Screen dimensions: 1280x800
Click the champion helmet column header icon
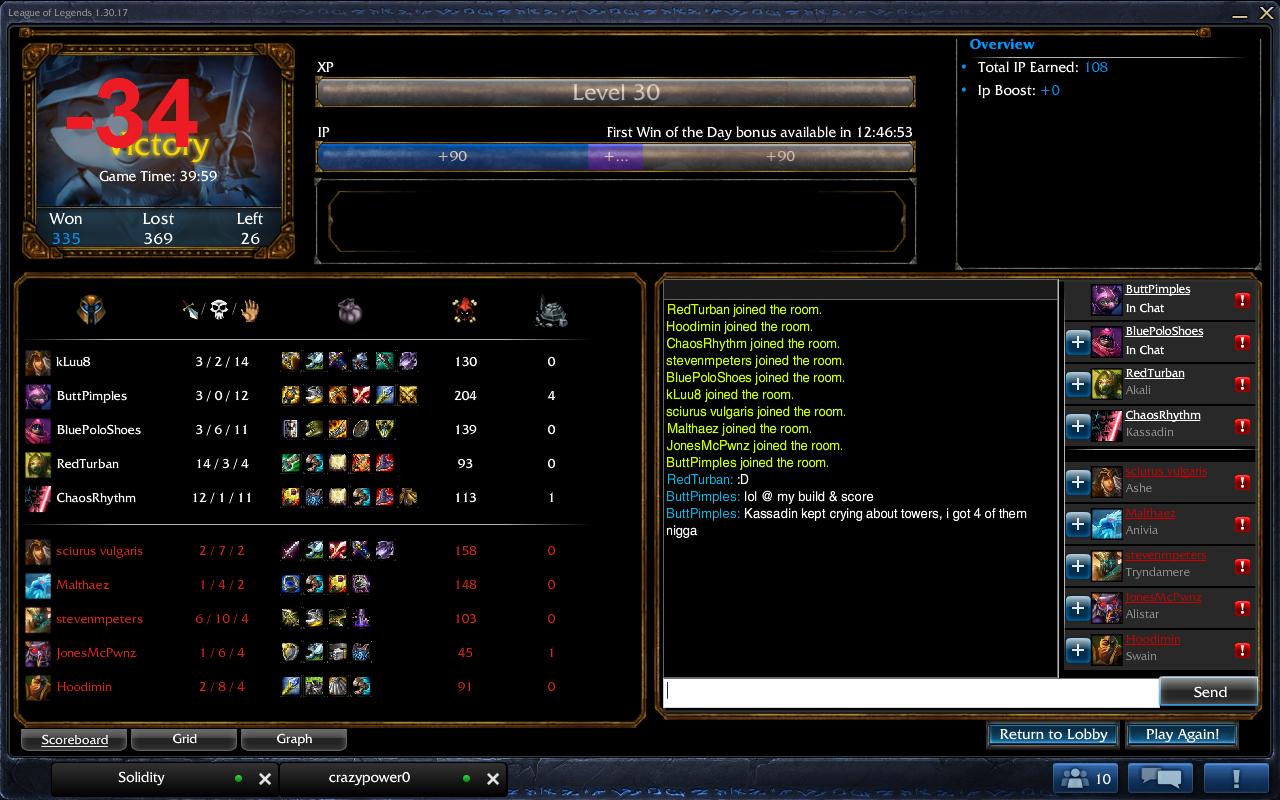(x=91, y=310)
